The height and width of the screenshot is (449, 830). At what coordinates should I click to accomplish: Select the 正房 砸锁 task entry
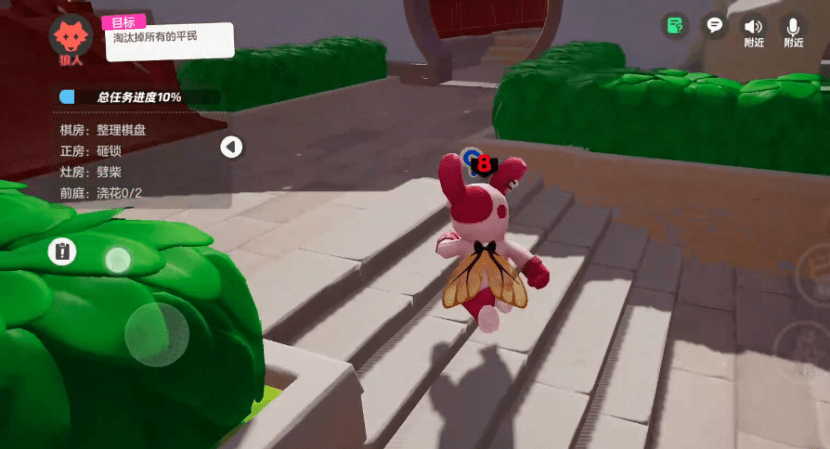[x=90, y=151]
